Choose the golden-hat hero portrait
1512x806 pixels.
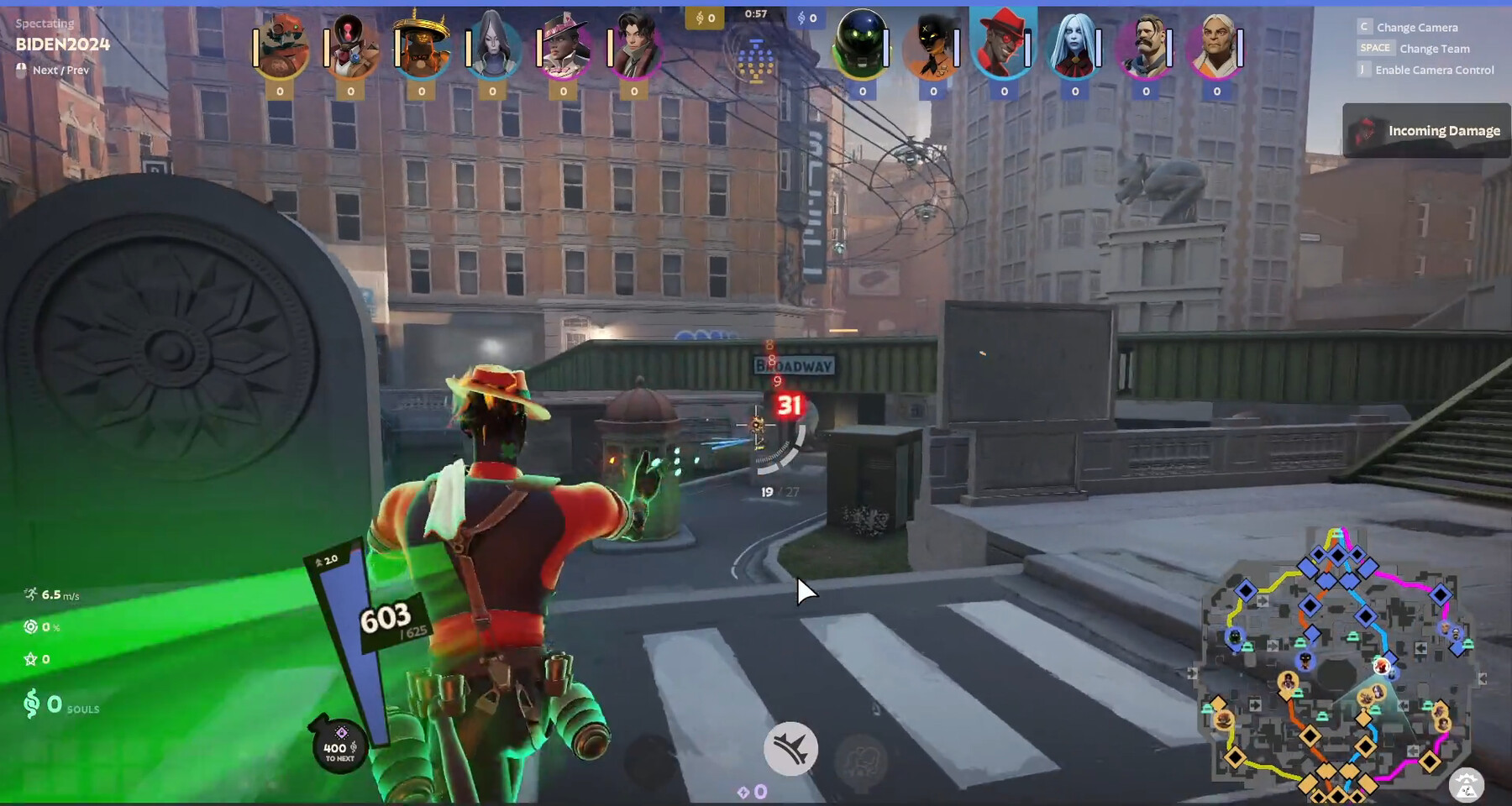[x=421, y=46]
